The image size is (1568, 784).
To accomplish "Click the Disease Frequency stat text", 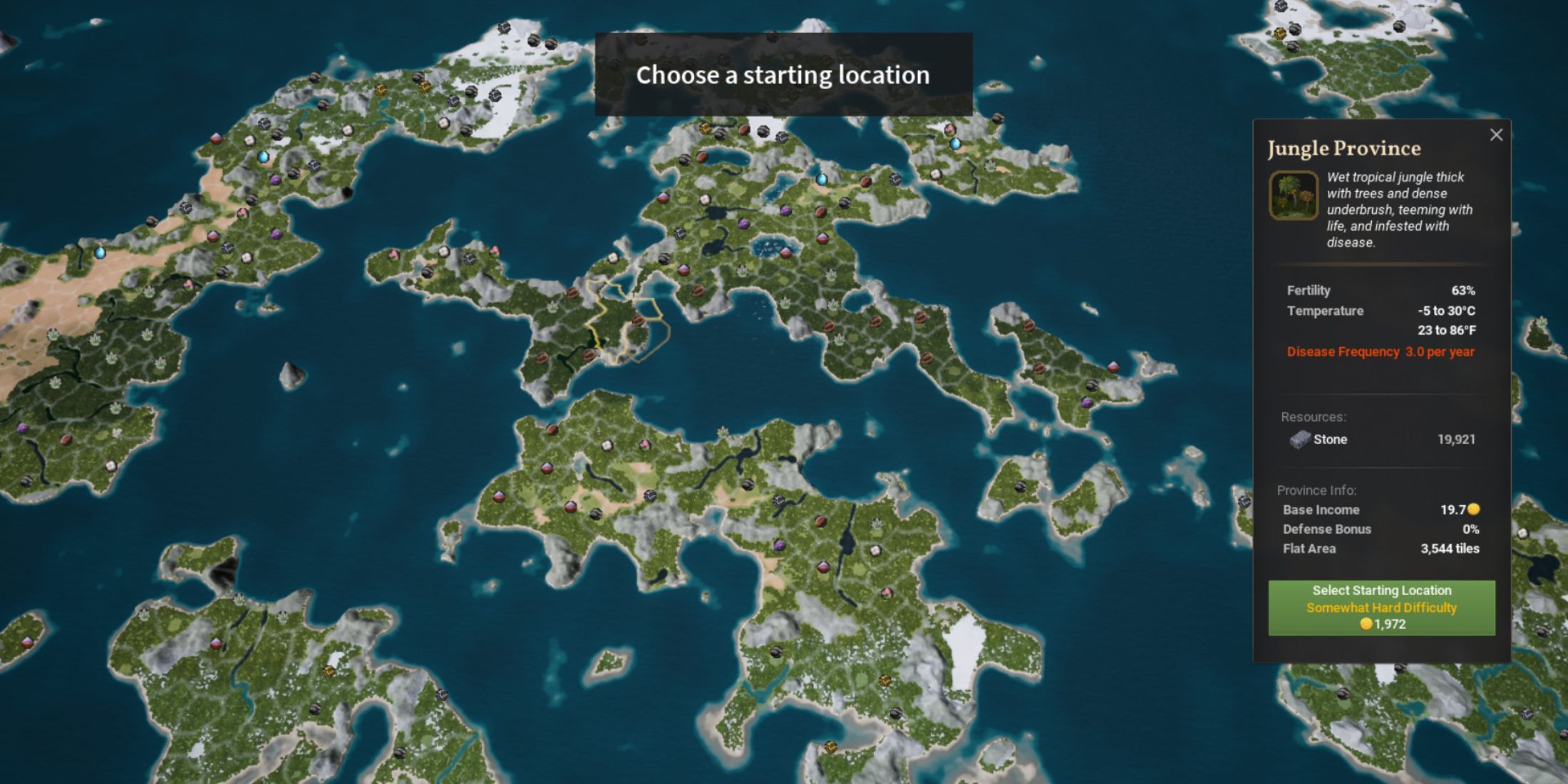I will click(1379, 351).
